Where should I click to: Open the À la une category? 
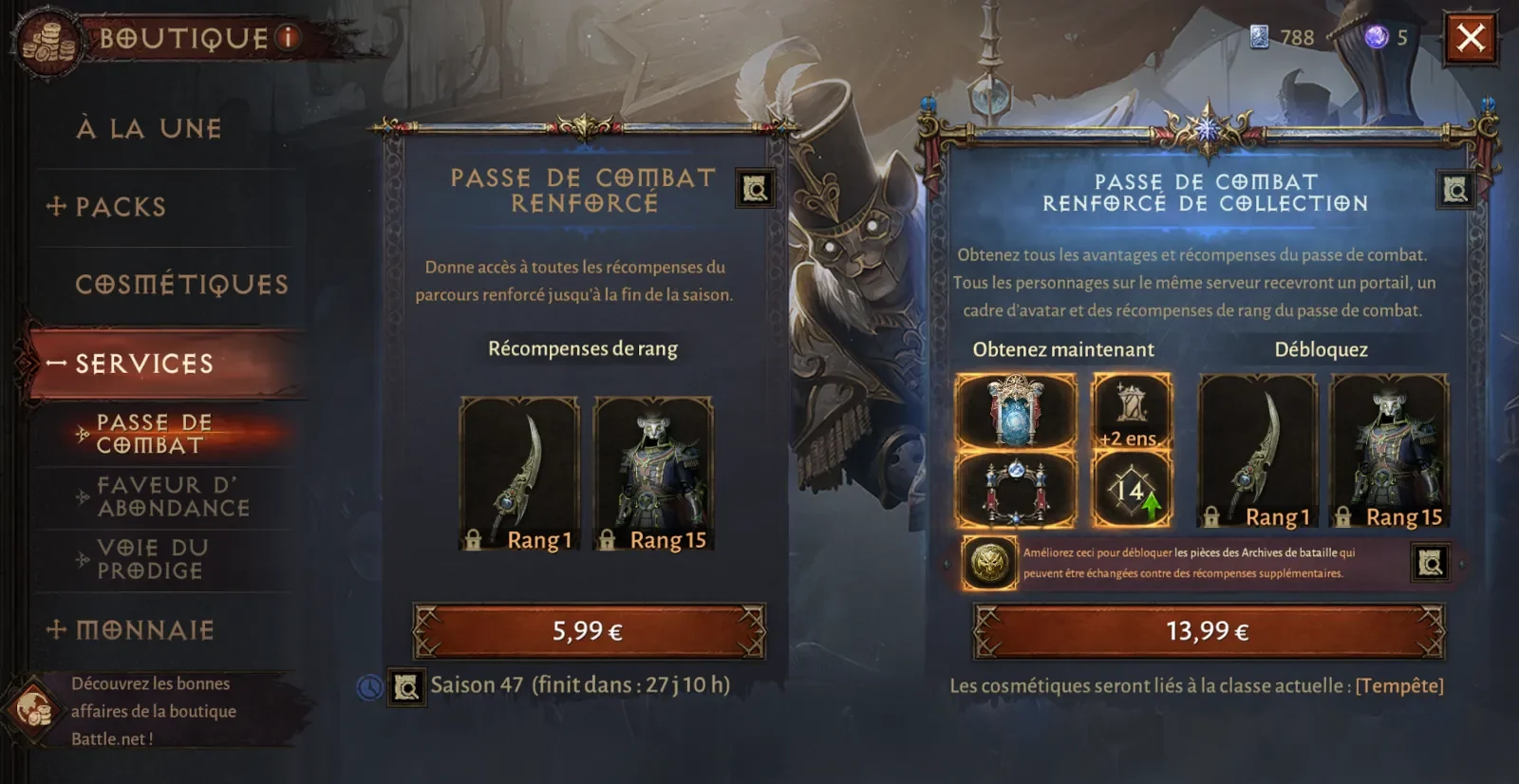[x=149, y=128]
